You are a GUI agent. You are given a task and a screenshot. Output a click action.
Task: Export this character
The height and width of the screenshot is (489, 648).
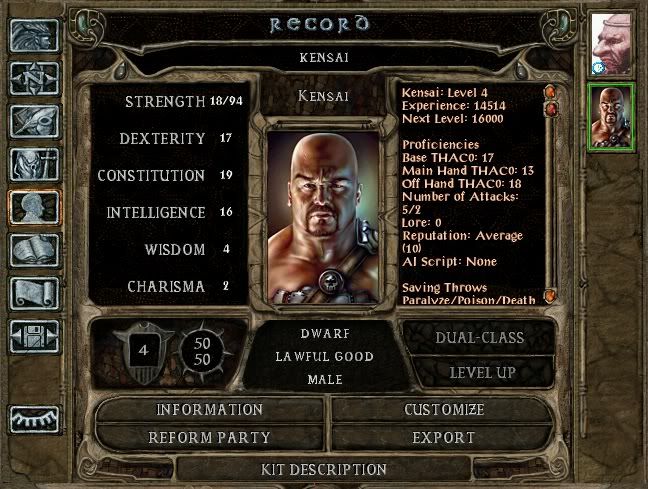444,438
